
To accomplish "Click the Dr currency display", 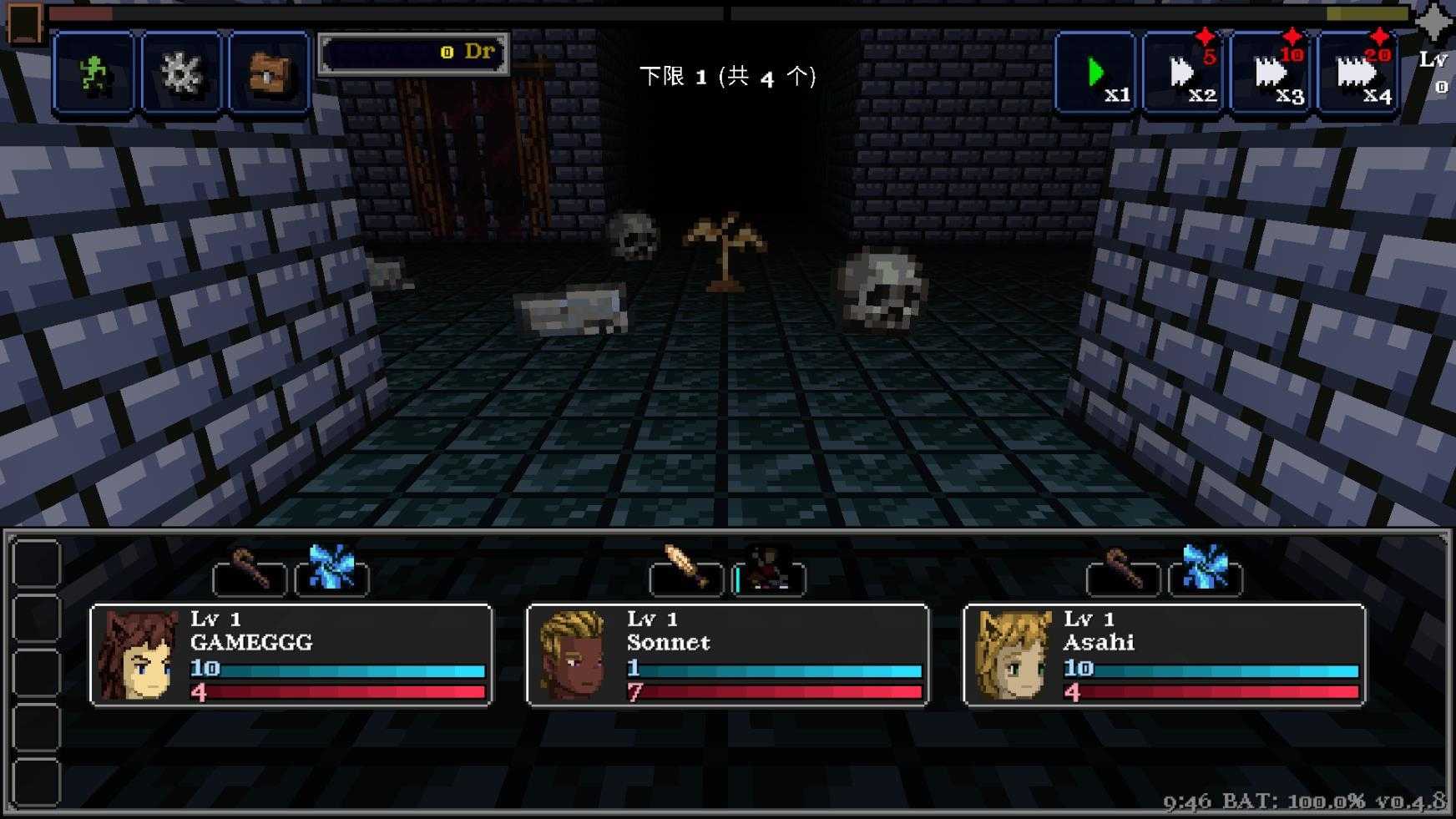I will tap(413, 53).
